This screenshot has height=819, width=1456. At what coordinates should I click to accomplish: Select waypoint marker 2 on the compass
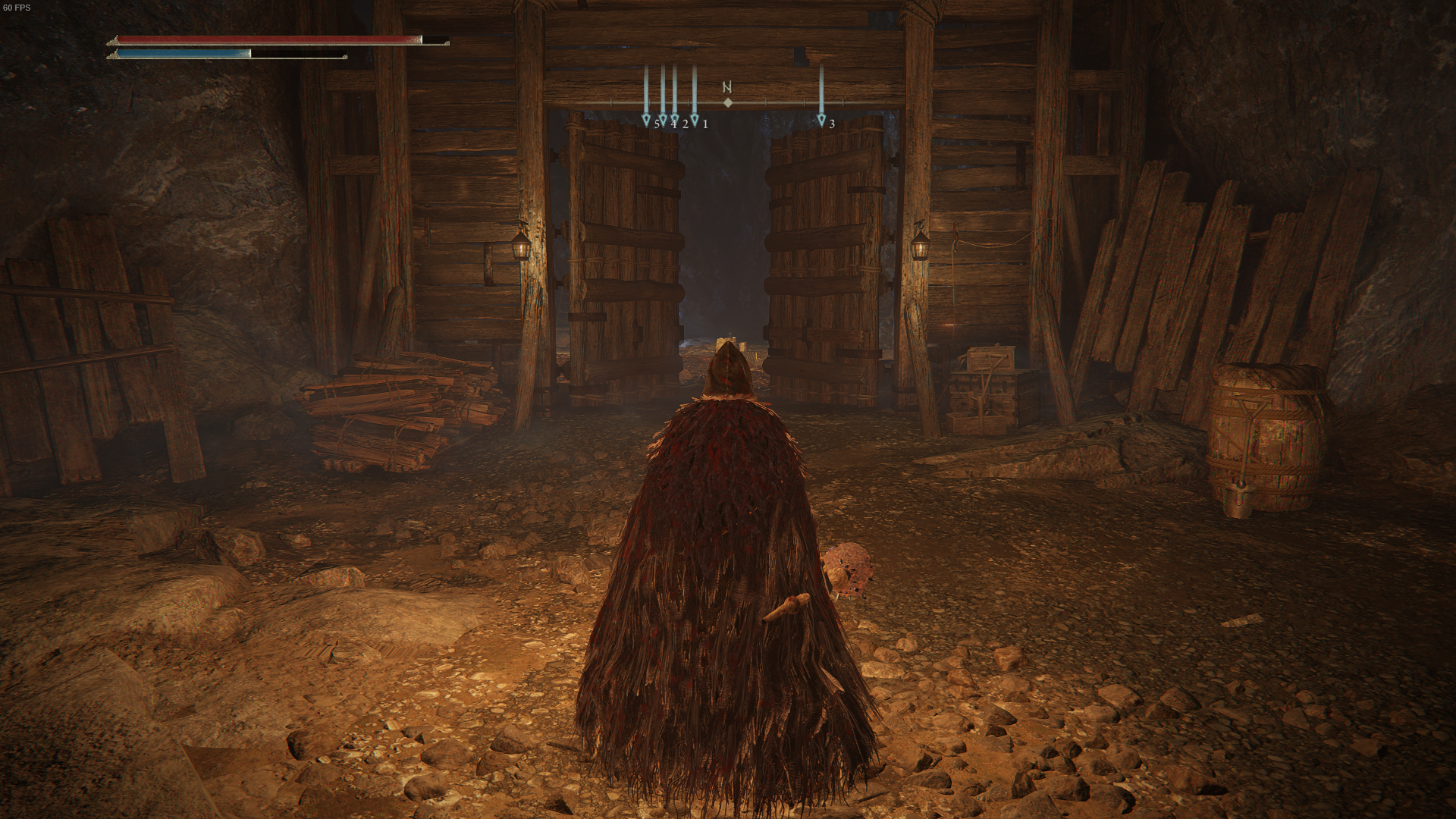(675, 121)
